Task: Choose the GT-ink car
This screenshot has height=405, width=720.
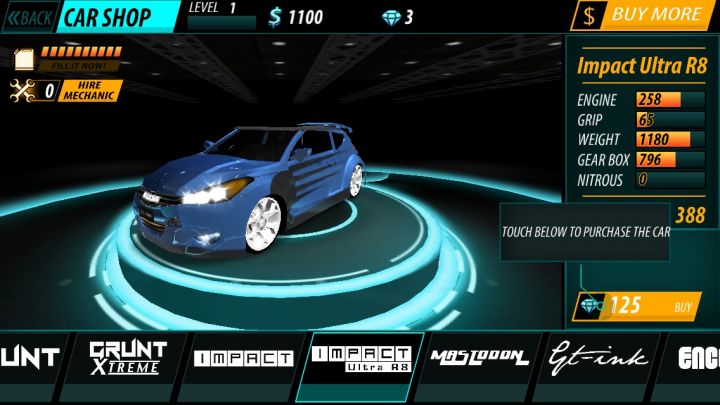Action: tap(598, 358)
